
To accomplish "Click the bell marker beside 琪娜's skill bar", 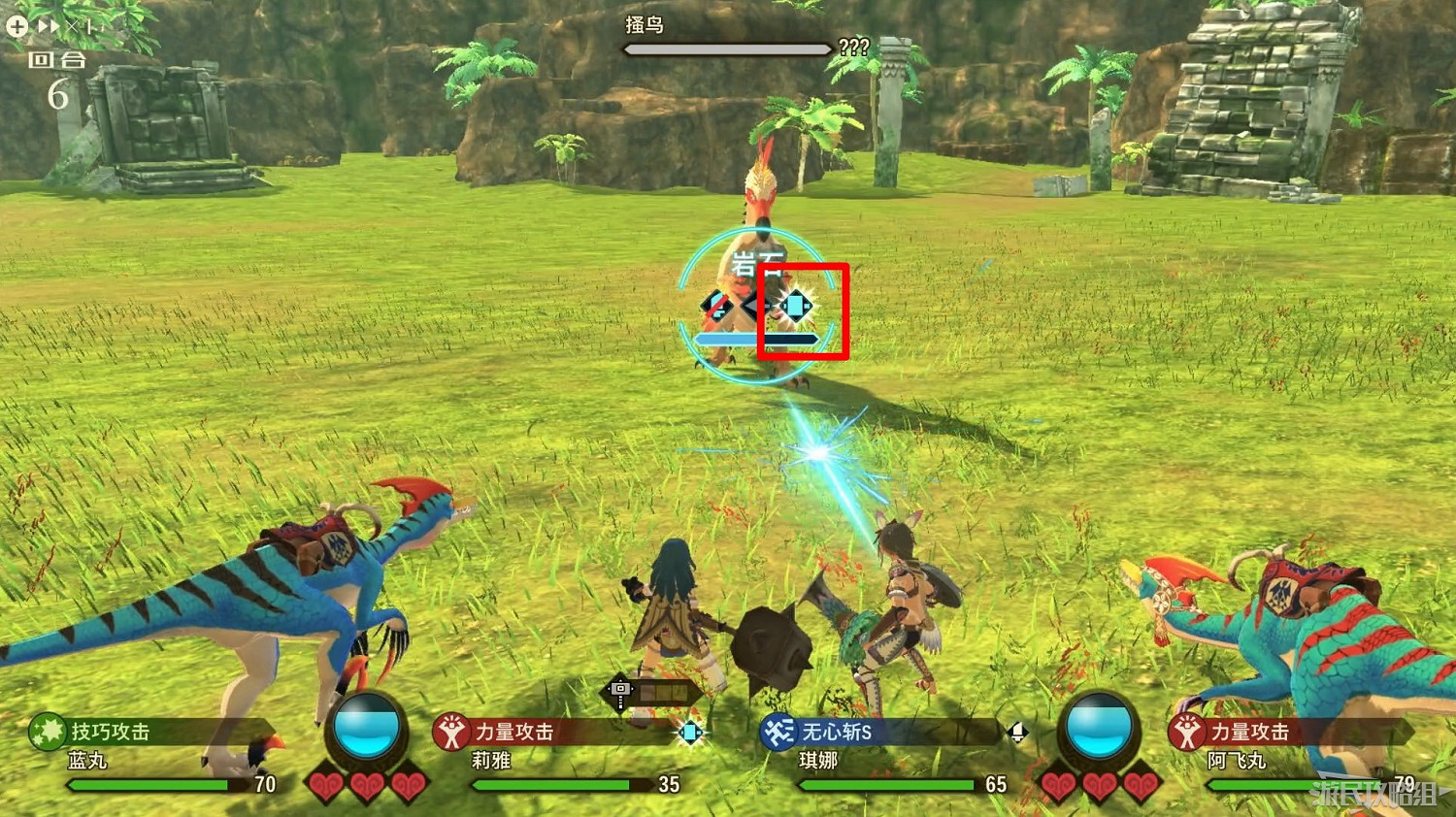I will click(x=1016, y=732).
